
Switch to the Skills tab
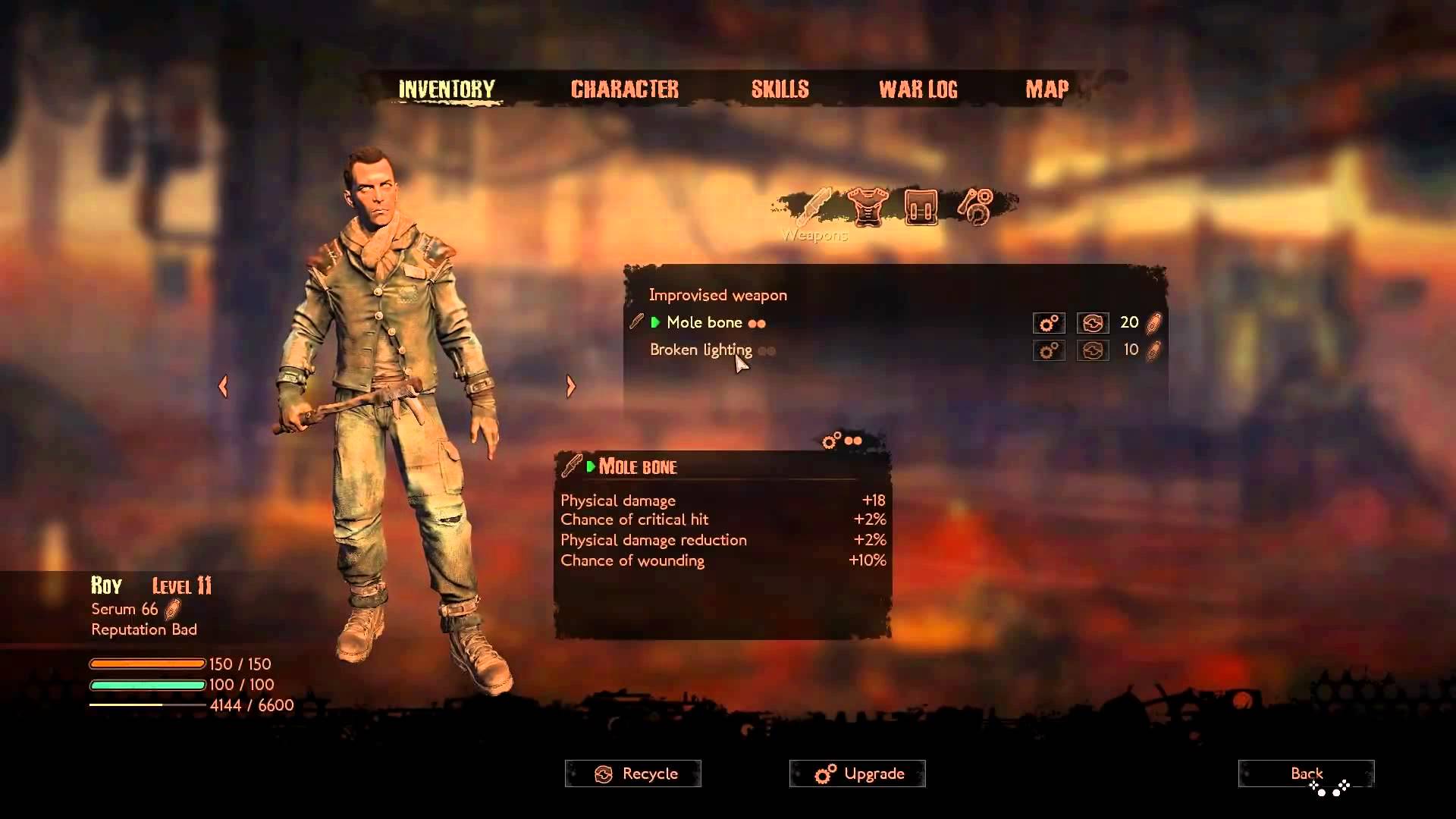click(780, 89)
